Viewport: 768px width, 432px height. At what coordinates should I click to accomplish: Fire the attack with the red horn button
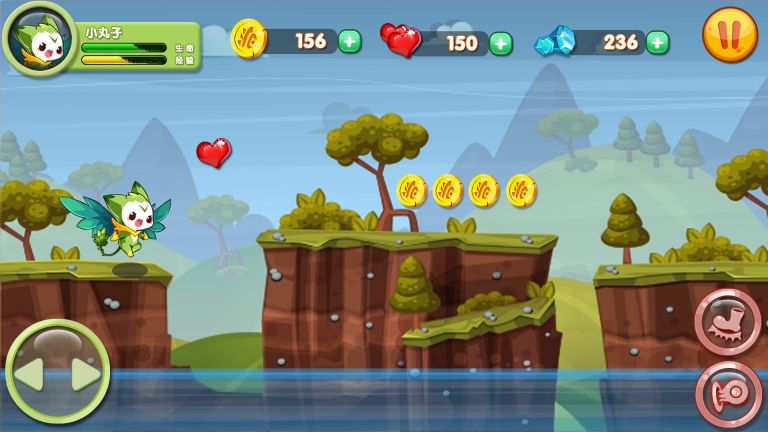click(728, 393)
